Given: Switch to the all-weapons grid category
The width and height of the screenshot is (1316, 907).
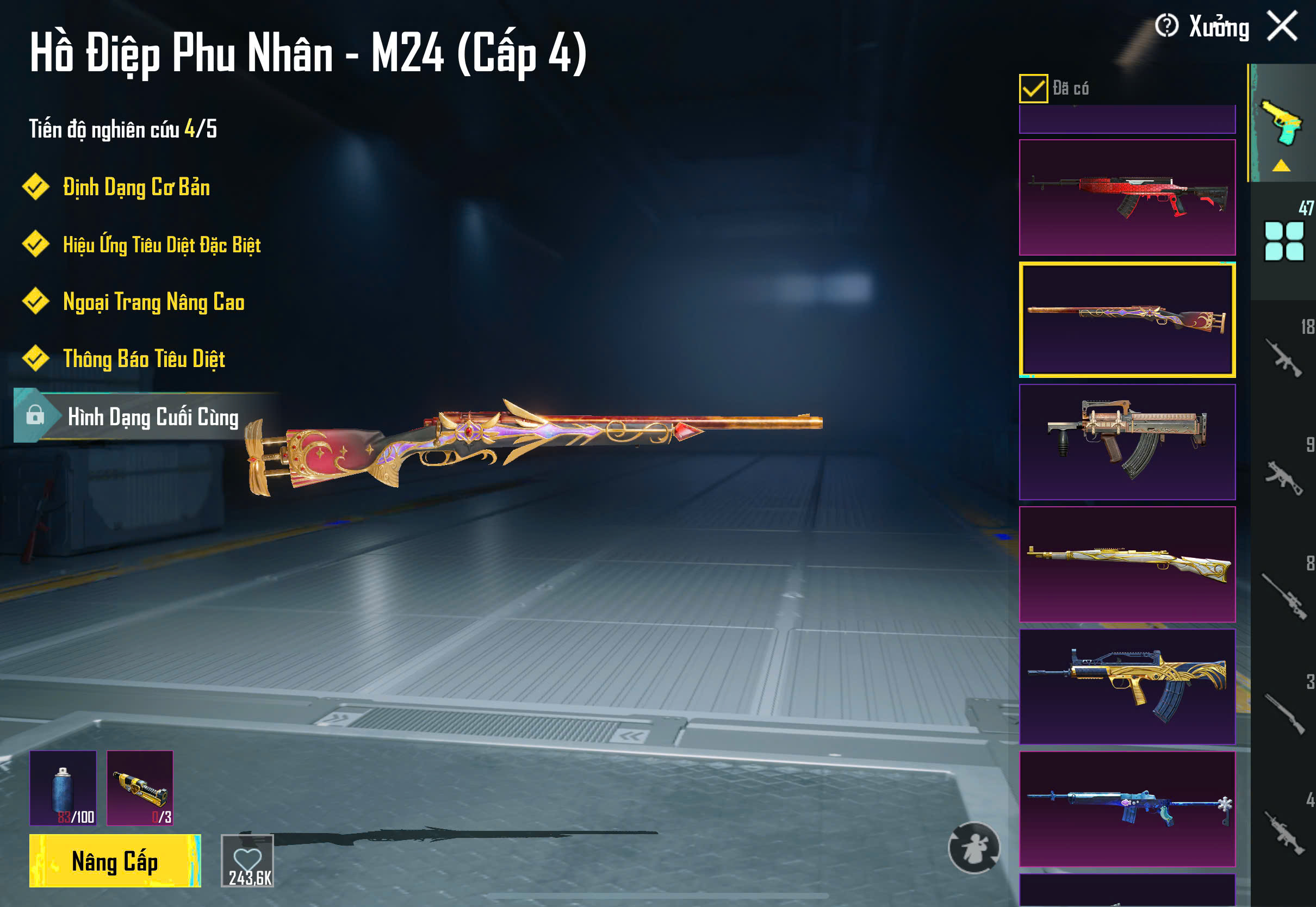Looking at the screenshot, I should coord(1283,241).
